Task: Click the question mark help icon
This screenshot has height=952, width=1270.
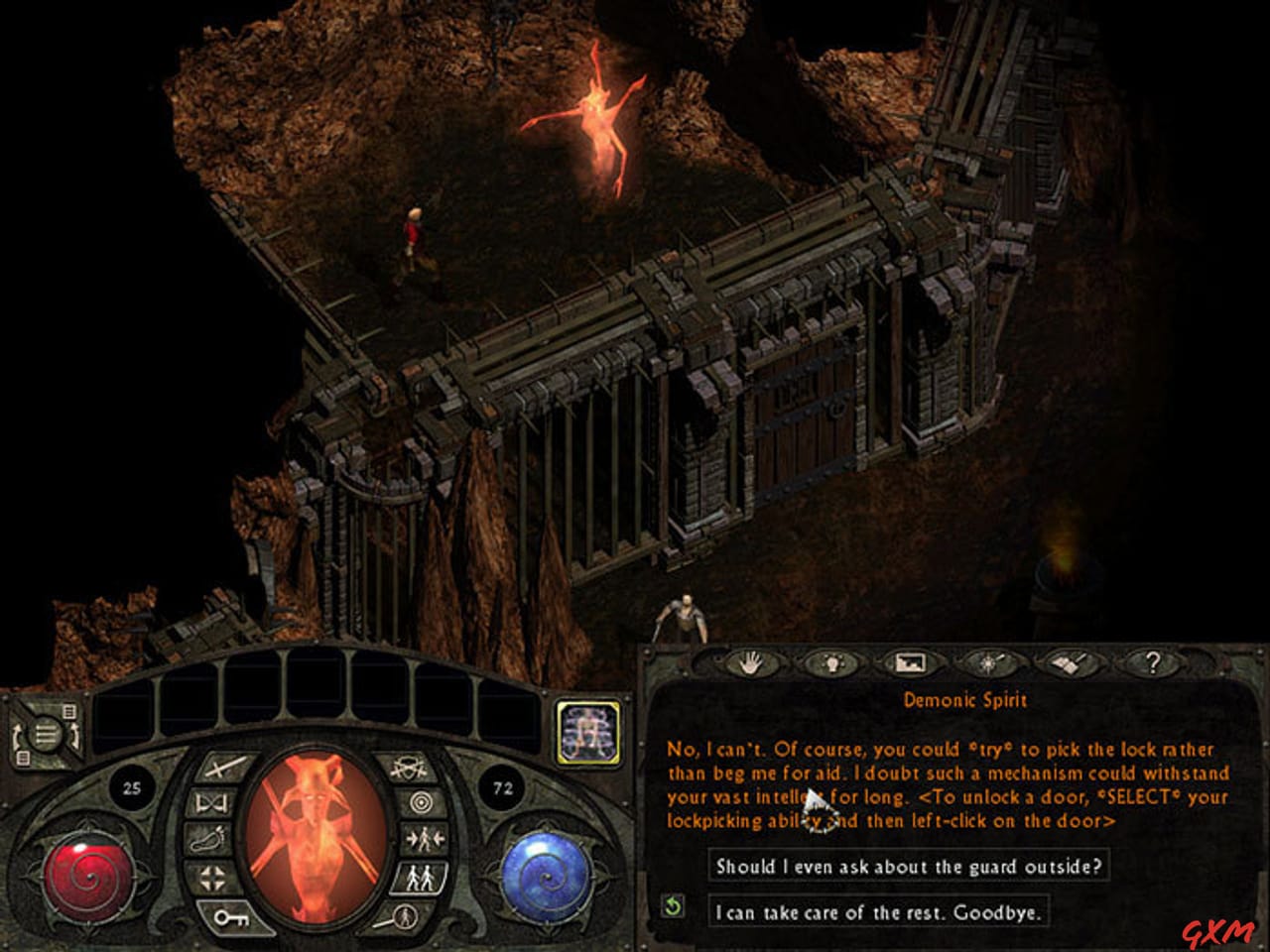Action: click(1153, 660)
